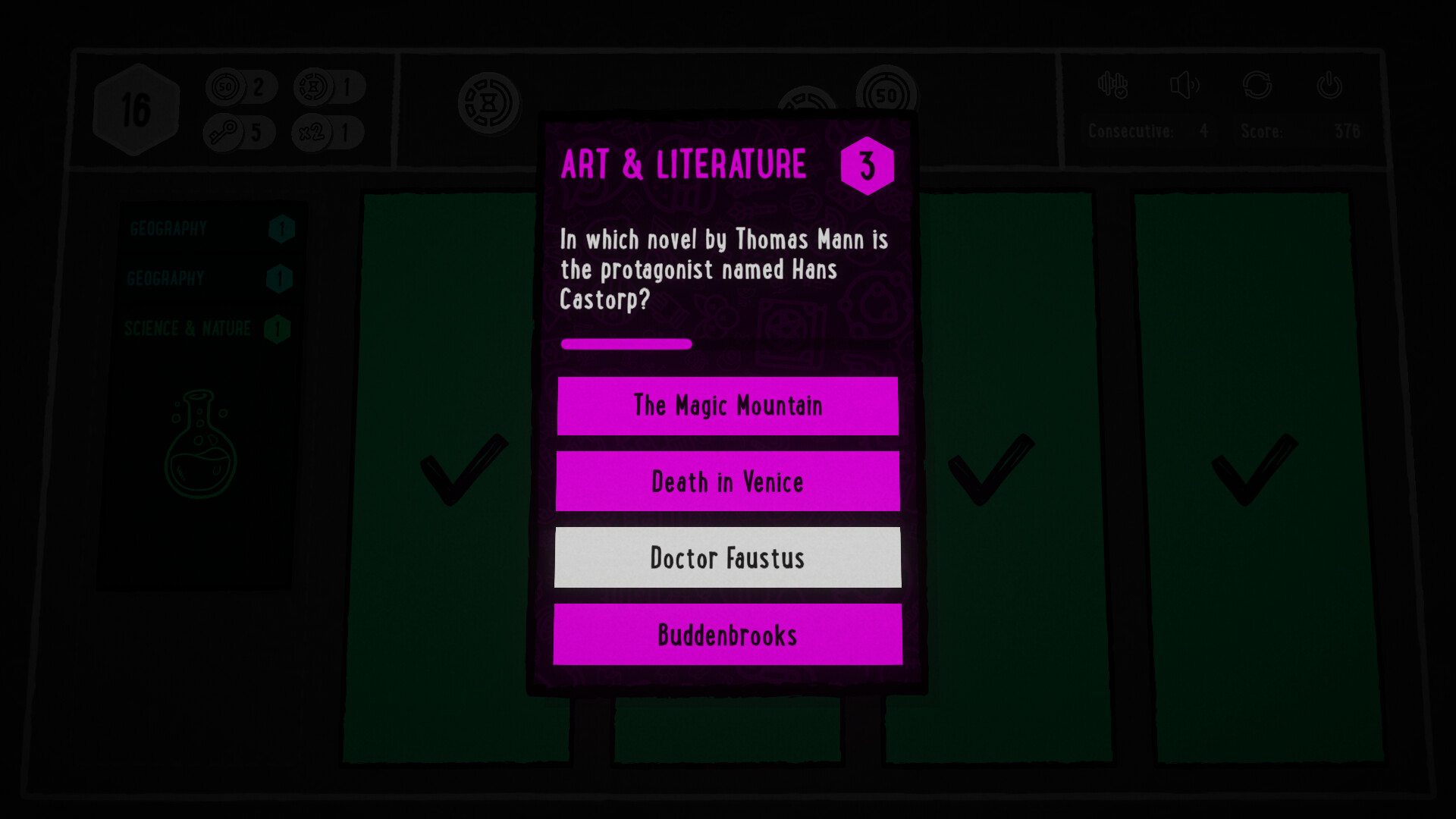Answer with The Magic Mountain

tap(727, 406)
